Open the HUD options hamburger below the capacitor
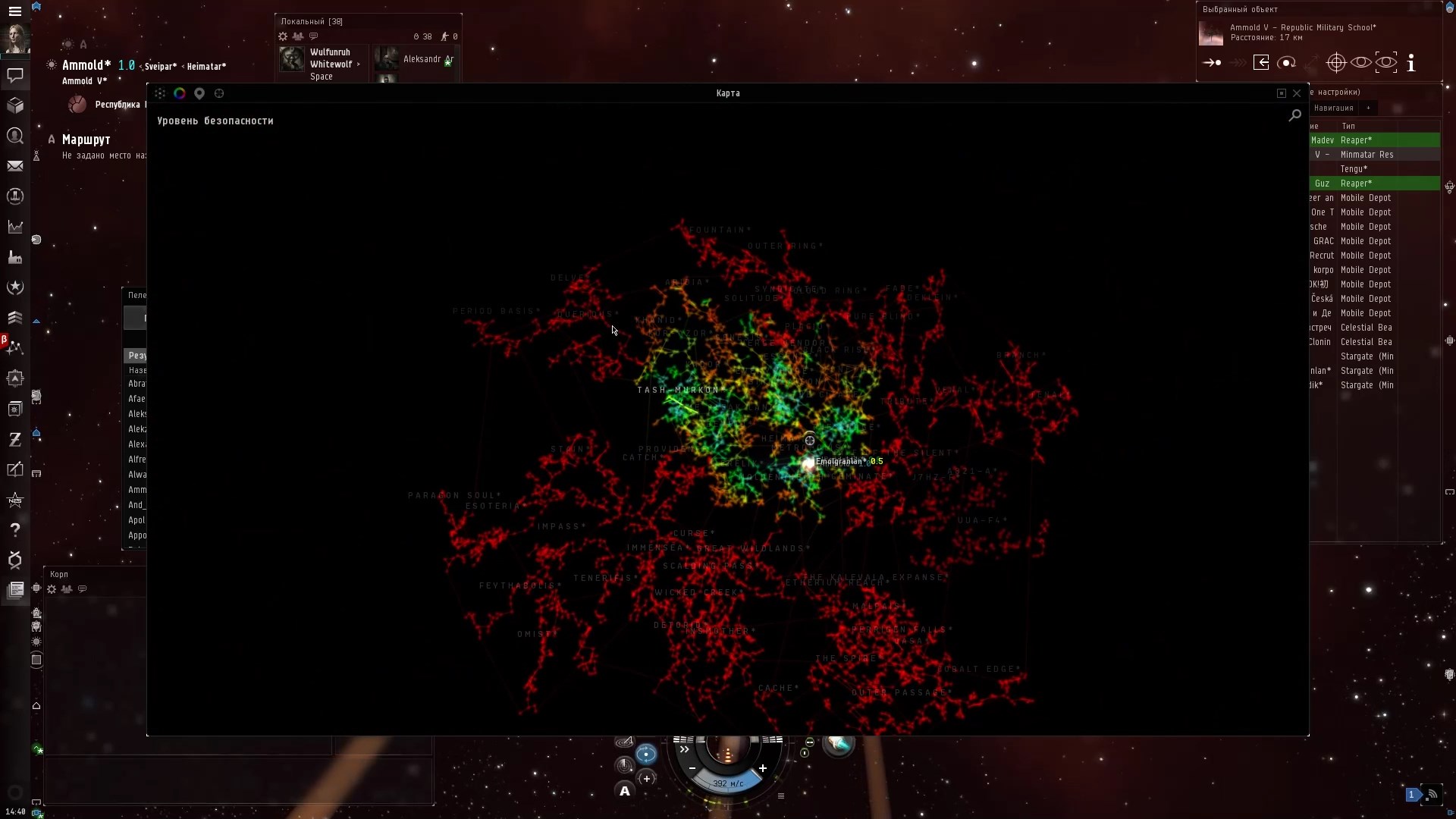This screenshot has height=819, width=1456. (x=781, y=795)
